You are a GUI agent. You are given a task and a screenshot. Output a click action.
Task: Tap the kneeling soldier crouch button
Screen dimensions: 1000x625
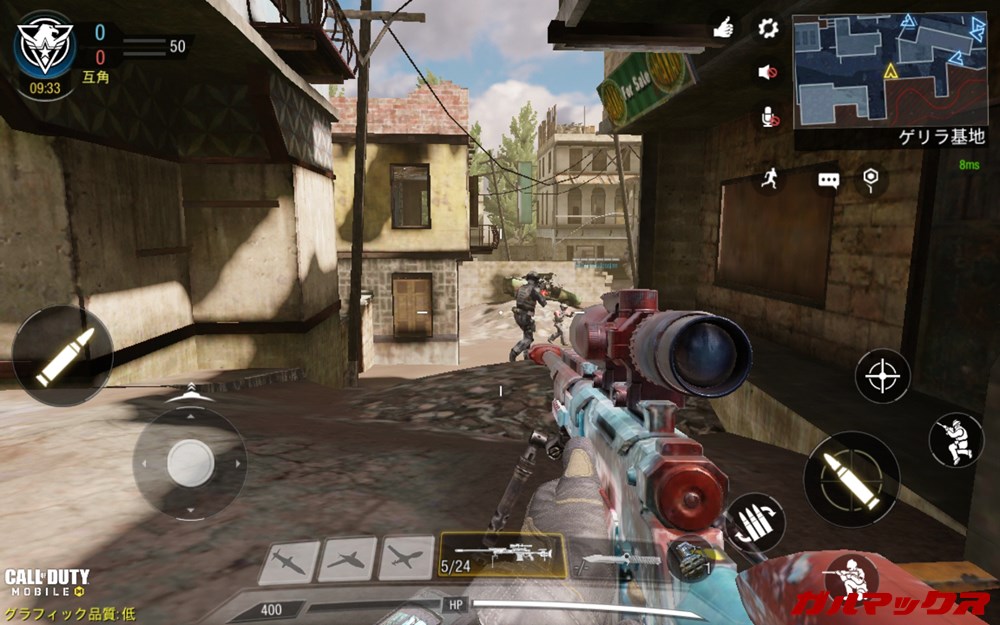click(x=955, y=440)
